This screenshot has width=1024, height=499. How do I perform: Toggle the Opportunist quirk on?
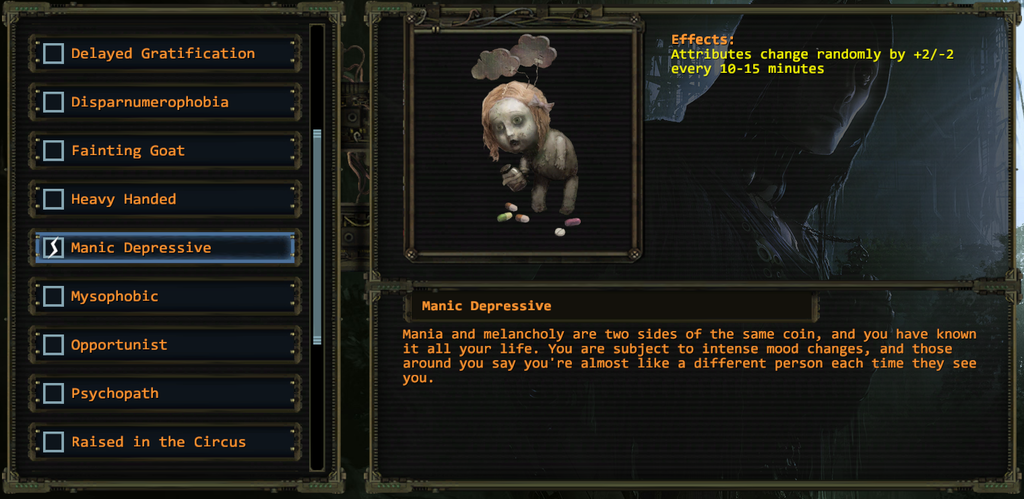[53, 345]
